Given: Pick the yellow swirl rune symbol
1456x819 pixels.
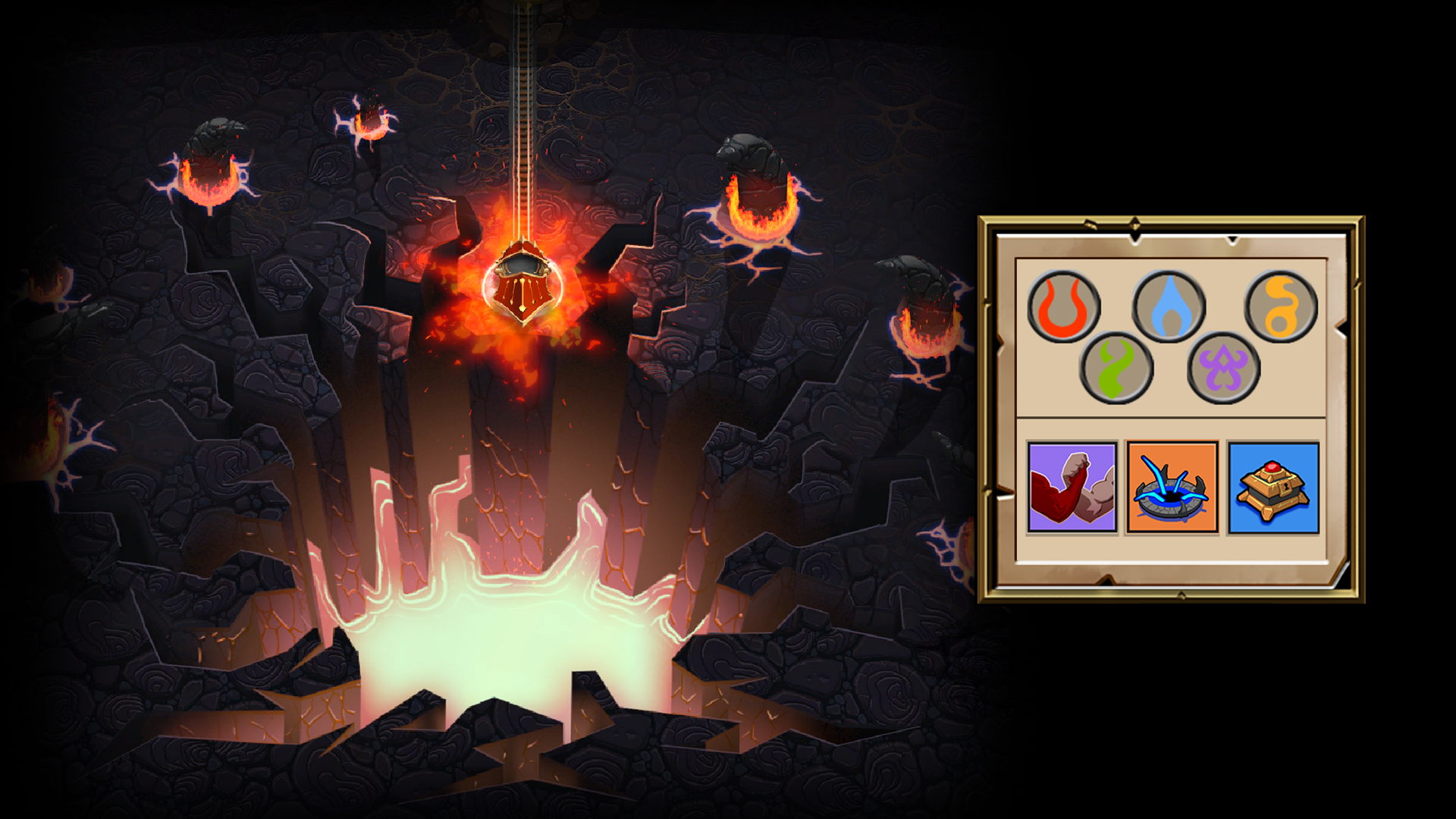Looking at the screenshot, I should coord(1281,307).
